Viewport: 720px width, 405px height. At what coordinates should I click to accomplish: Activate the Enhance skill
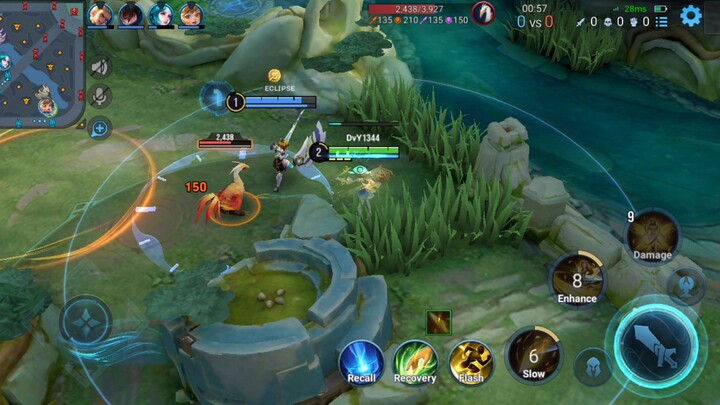pyautogui.click(x=577, y=279)
